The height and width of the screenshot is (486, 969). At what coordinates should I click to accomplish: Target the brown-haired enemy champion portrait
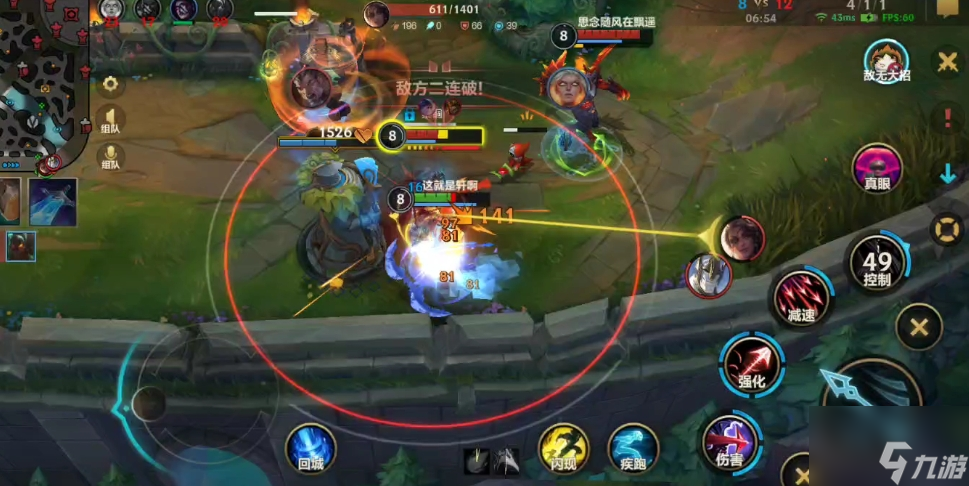pos(742,238)
